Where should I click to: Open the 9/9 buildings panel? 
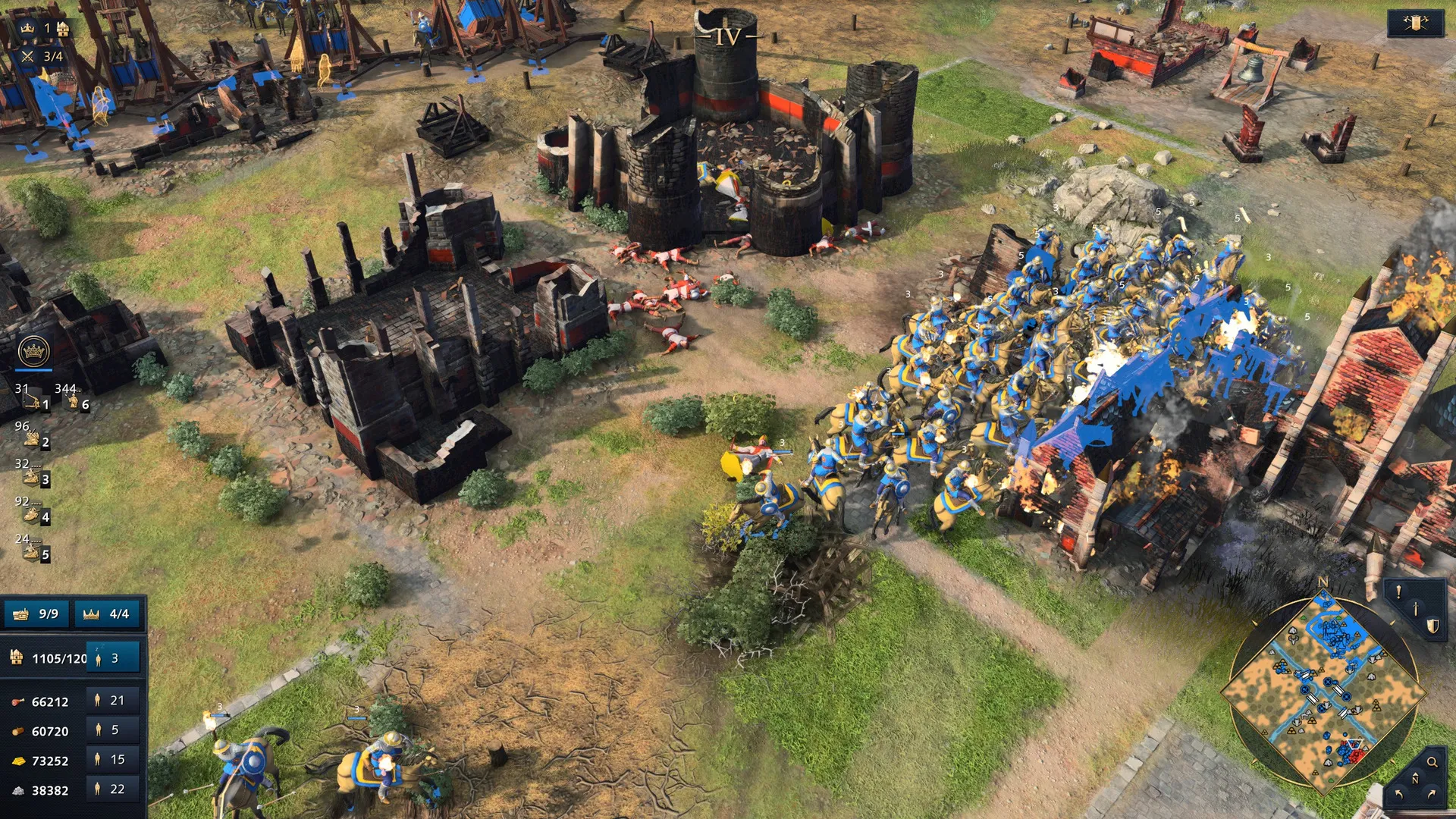37,613
